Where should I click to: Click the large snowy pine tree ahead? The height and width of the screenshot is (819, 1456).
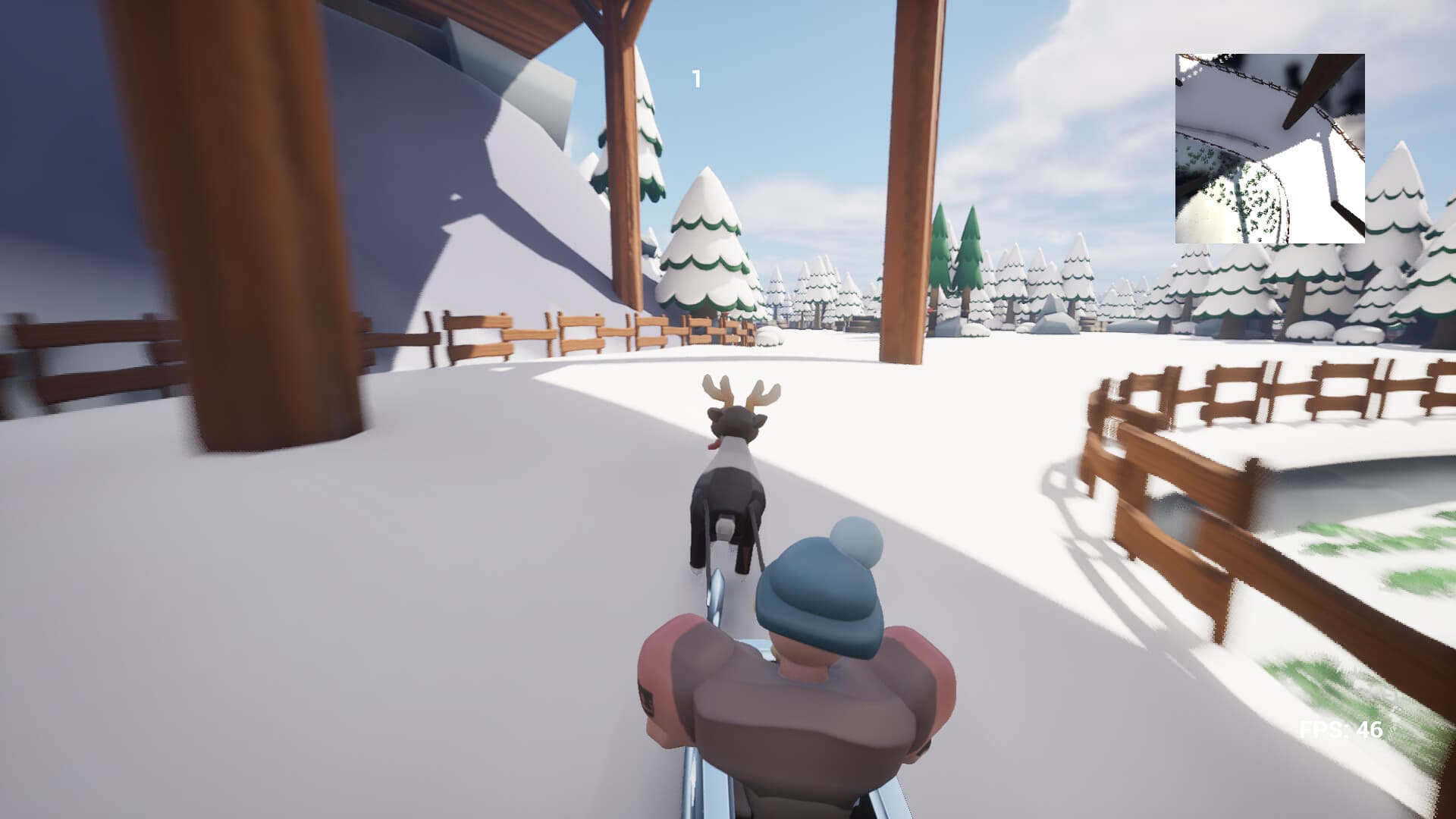705,243
